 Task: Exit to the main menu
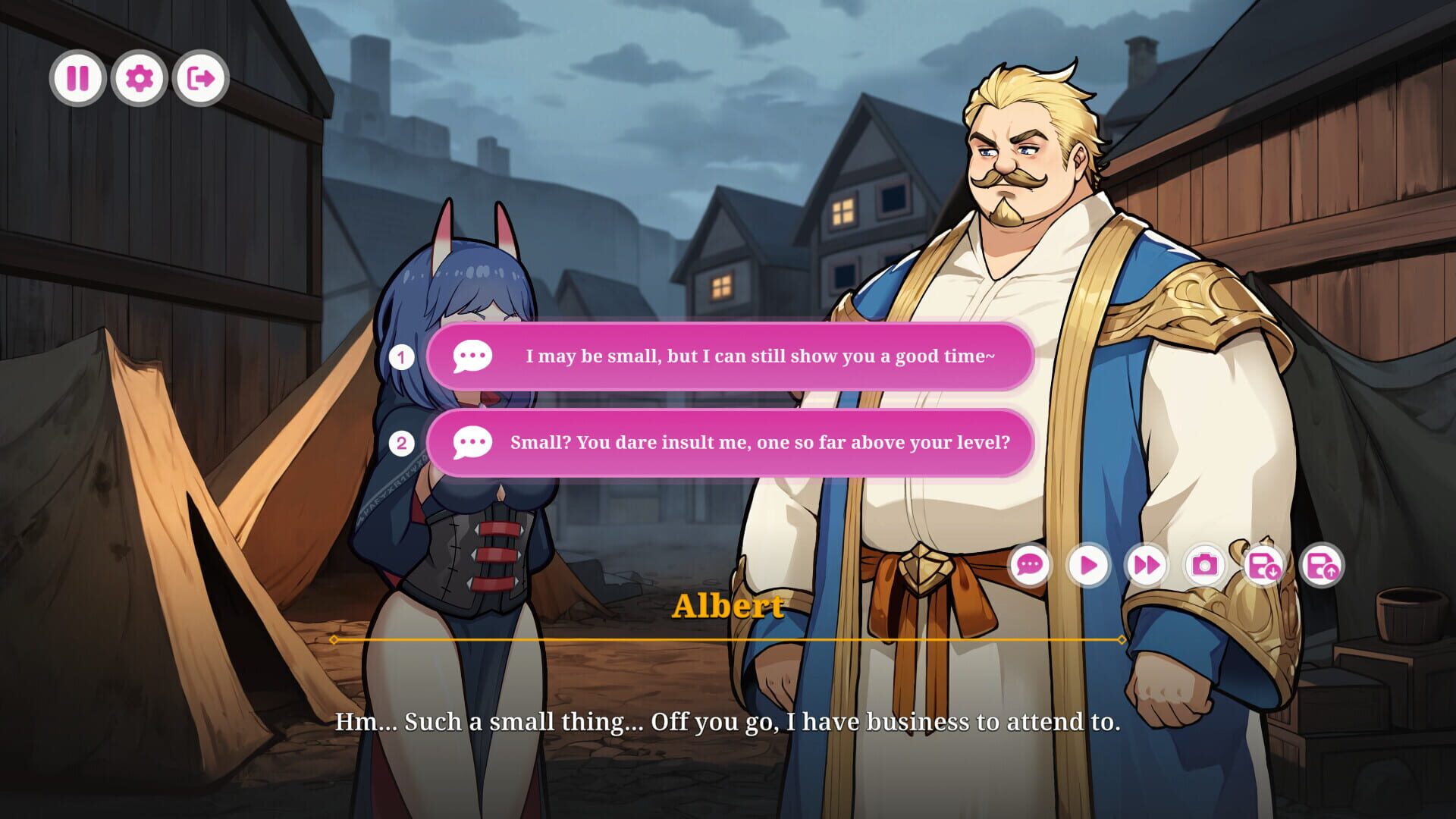coord(199,77)
